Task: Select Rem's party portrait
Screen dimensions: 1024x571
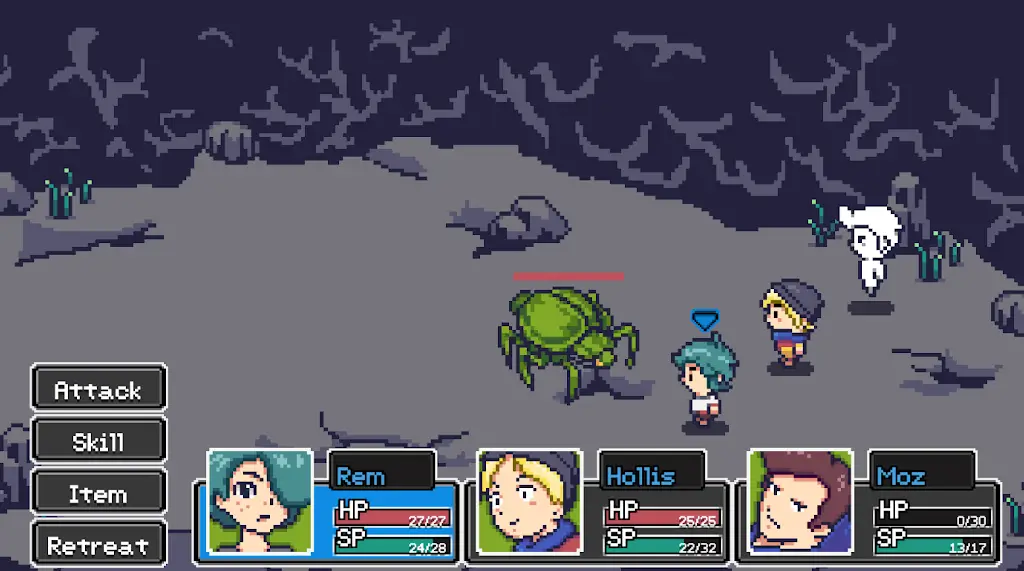Action: tap(259, 502)
